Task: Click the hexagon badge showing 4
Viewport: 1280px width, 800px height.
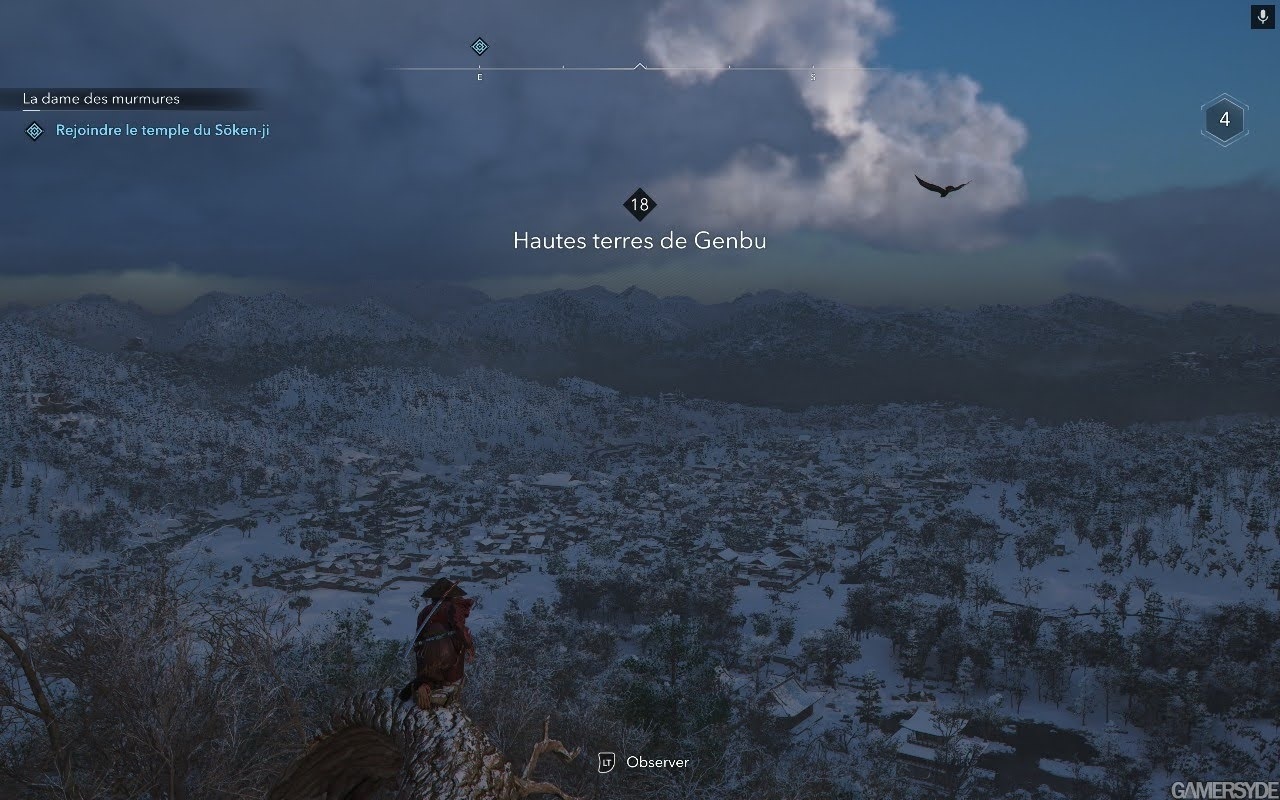Action: click(x=1224, y=121)
